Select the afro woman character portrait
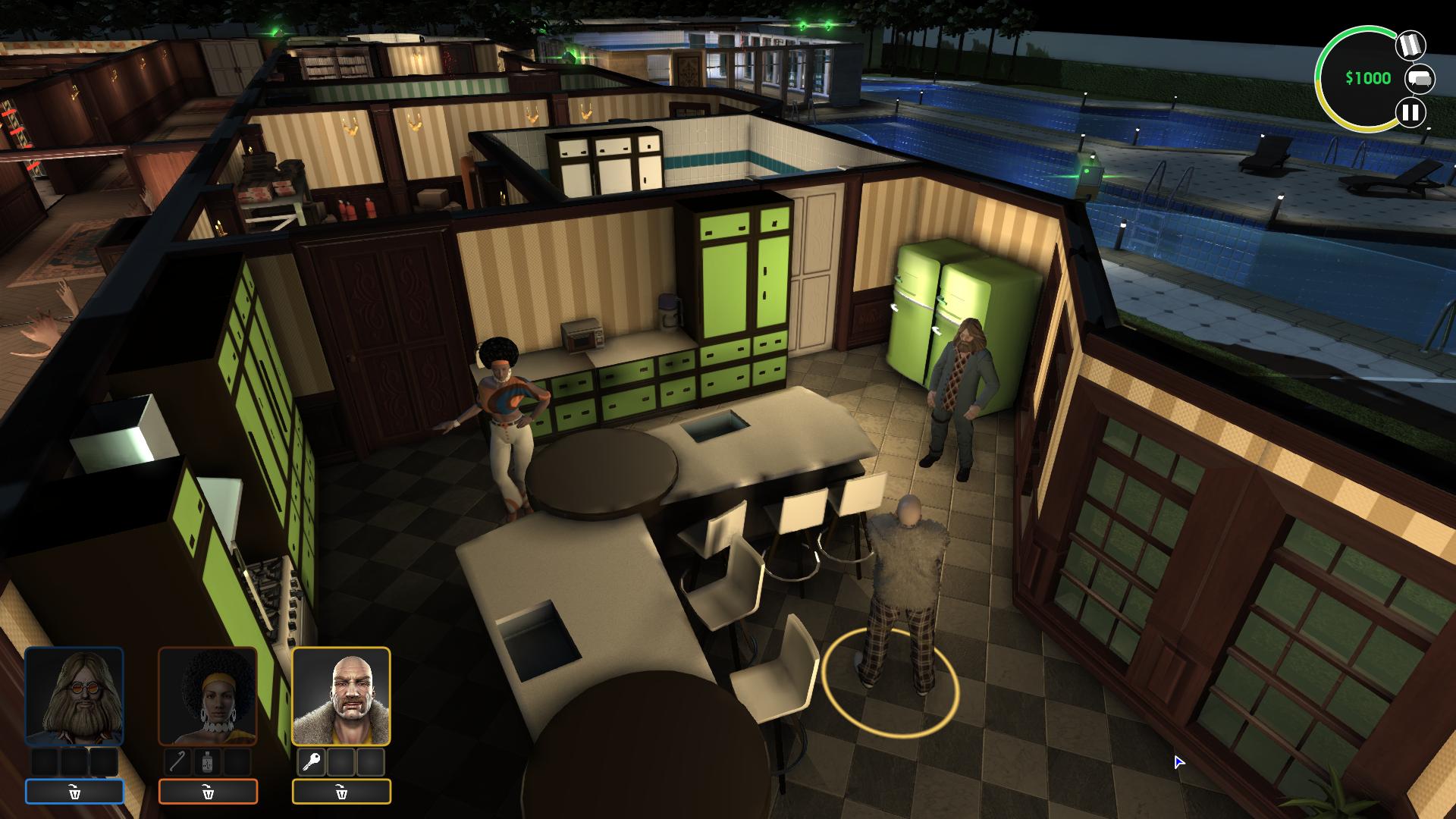The height and width of the screenshot is (819, 1456). click(x=208, y=696)
